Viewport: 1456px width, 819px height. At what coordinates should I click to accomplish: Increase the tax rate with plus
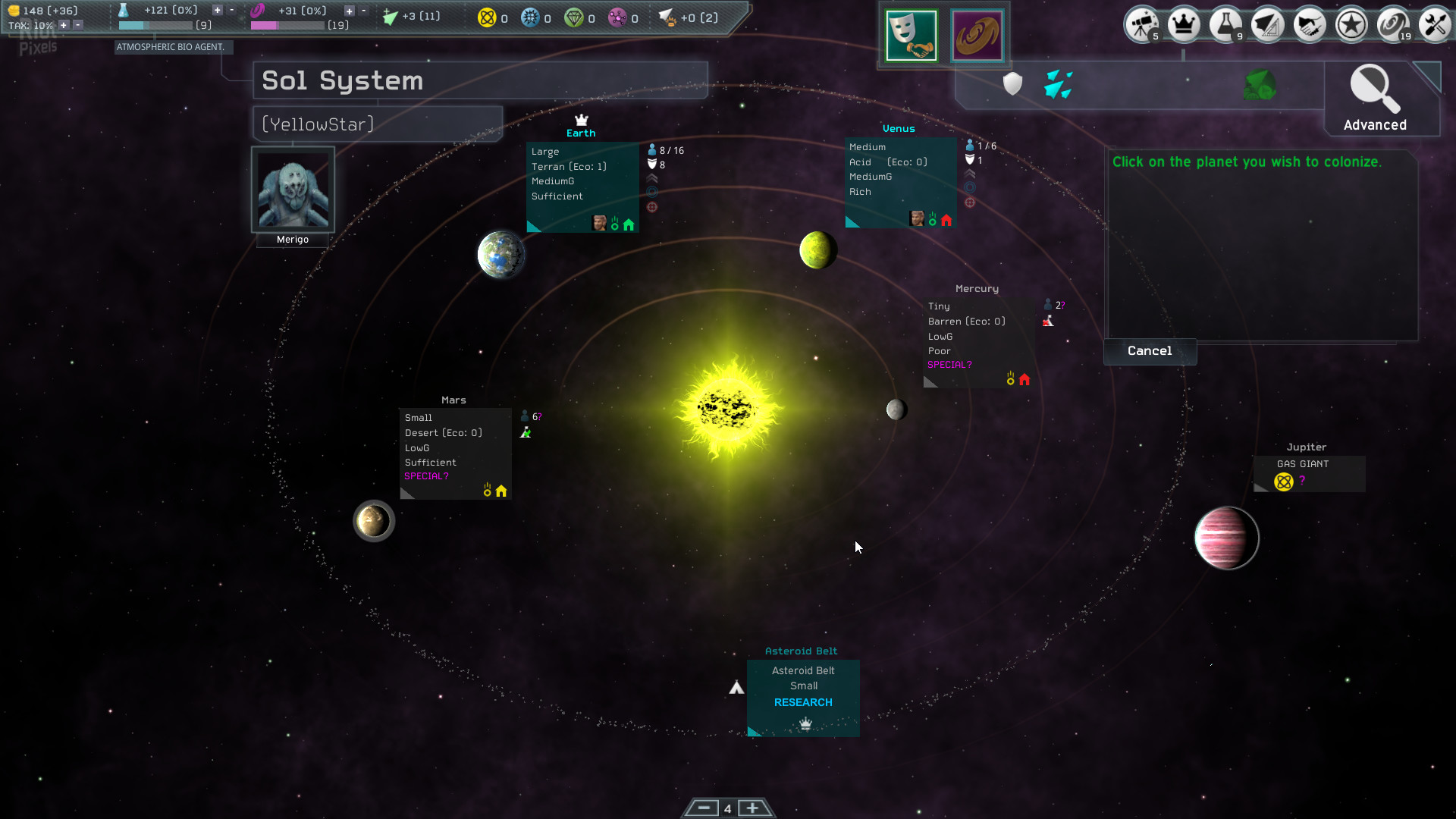tap(64, 25)
